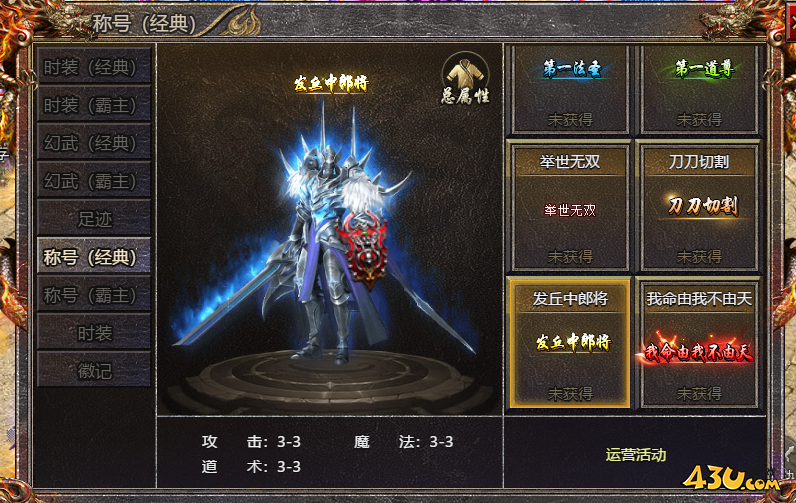
Task: Select the 称号（经典） tab
Action: [94, 257]
